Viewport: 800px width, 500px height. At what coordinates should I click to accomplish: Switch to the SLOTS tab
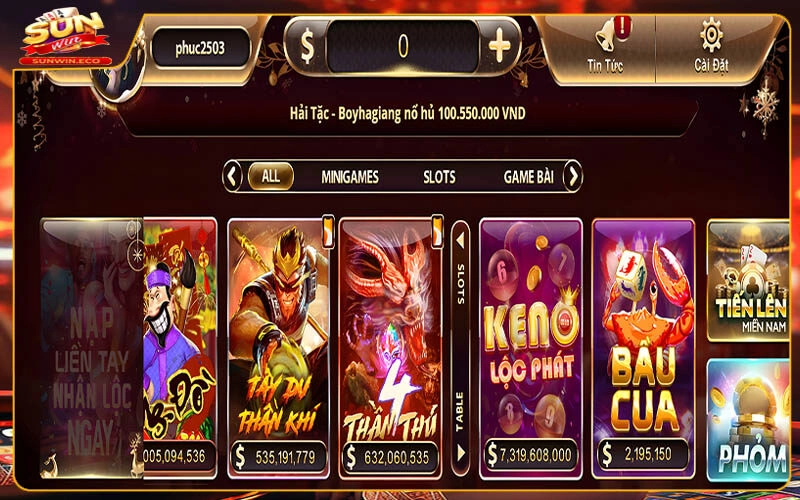tap(438, 177)
